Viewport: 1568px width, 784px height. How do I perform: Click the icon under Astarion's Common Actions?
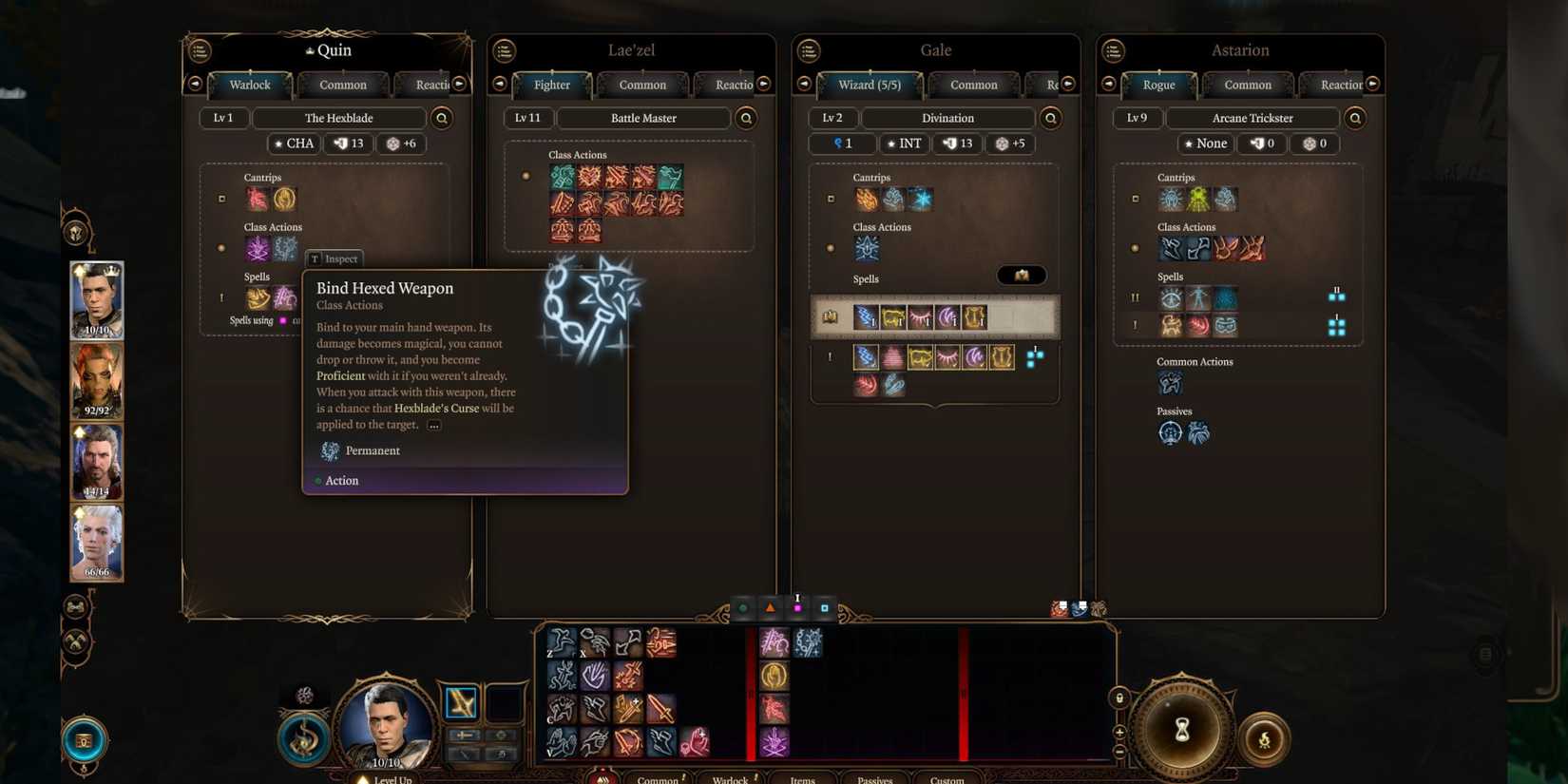point(1170,382)
